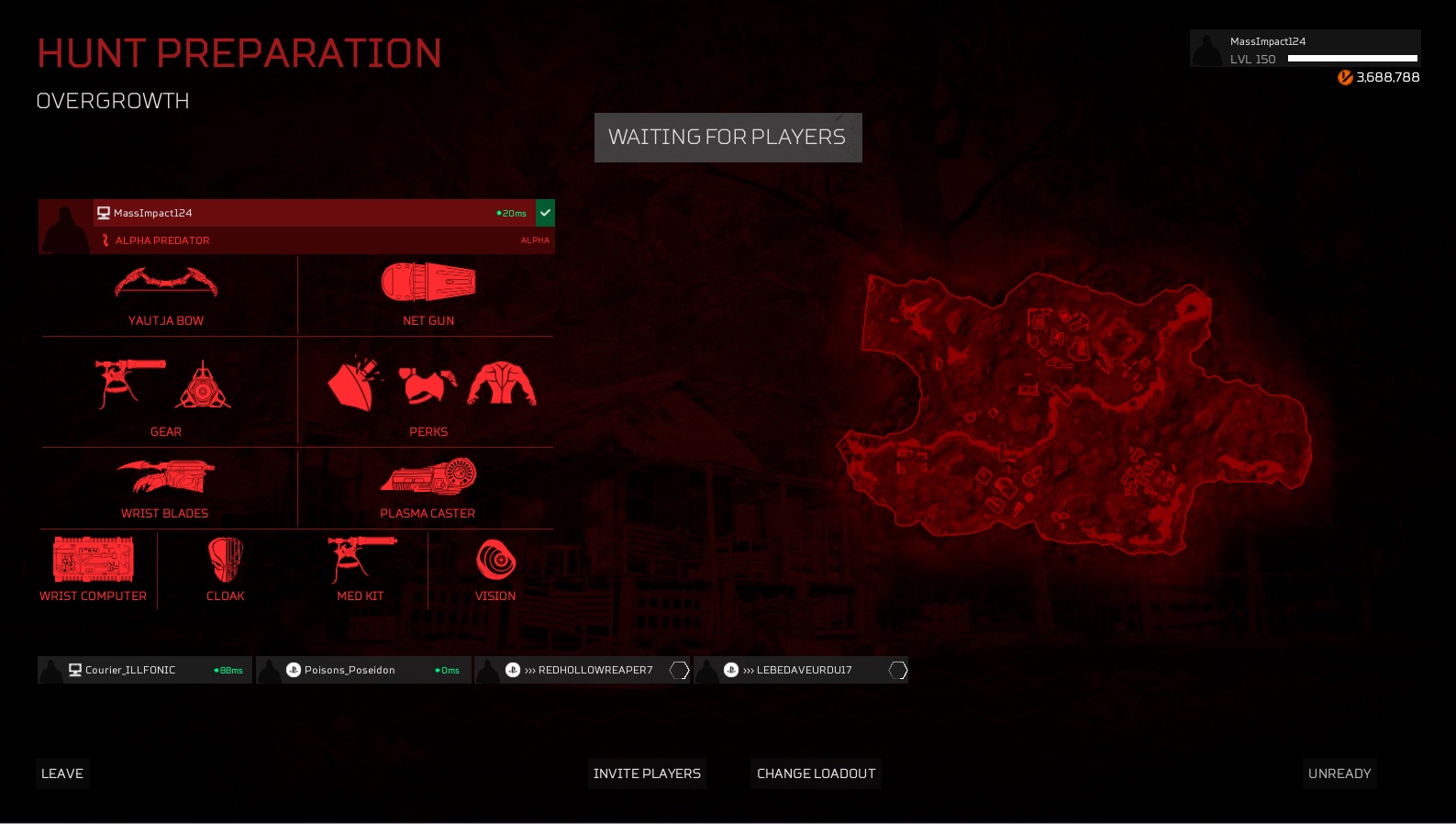Choose the Vision mode icon

(x=495, y=569)
